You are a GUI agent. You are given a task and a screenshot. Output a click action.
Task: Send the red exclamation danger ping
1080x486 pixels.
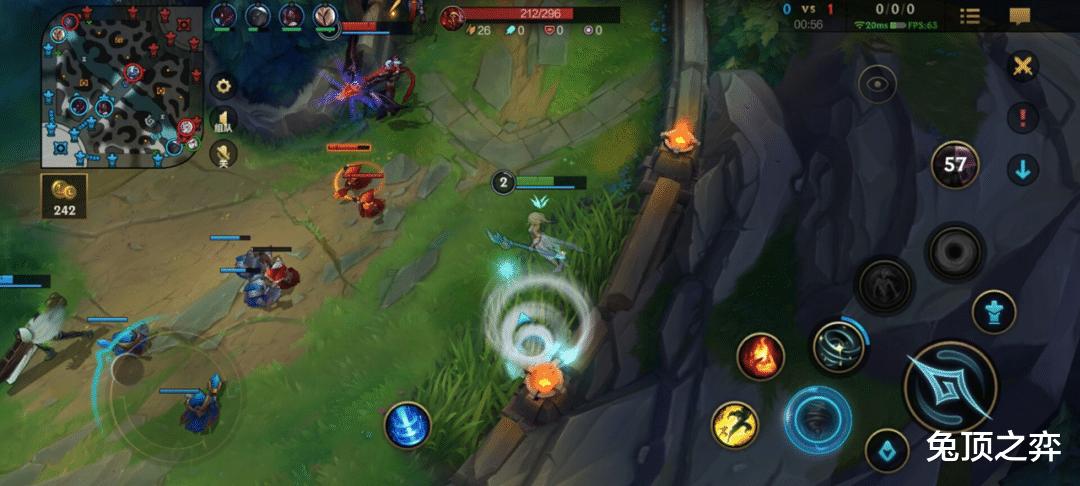click(x=1022, y=118)
